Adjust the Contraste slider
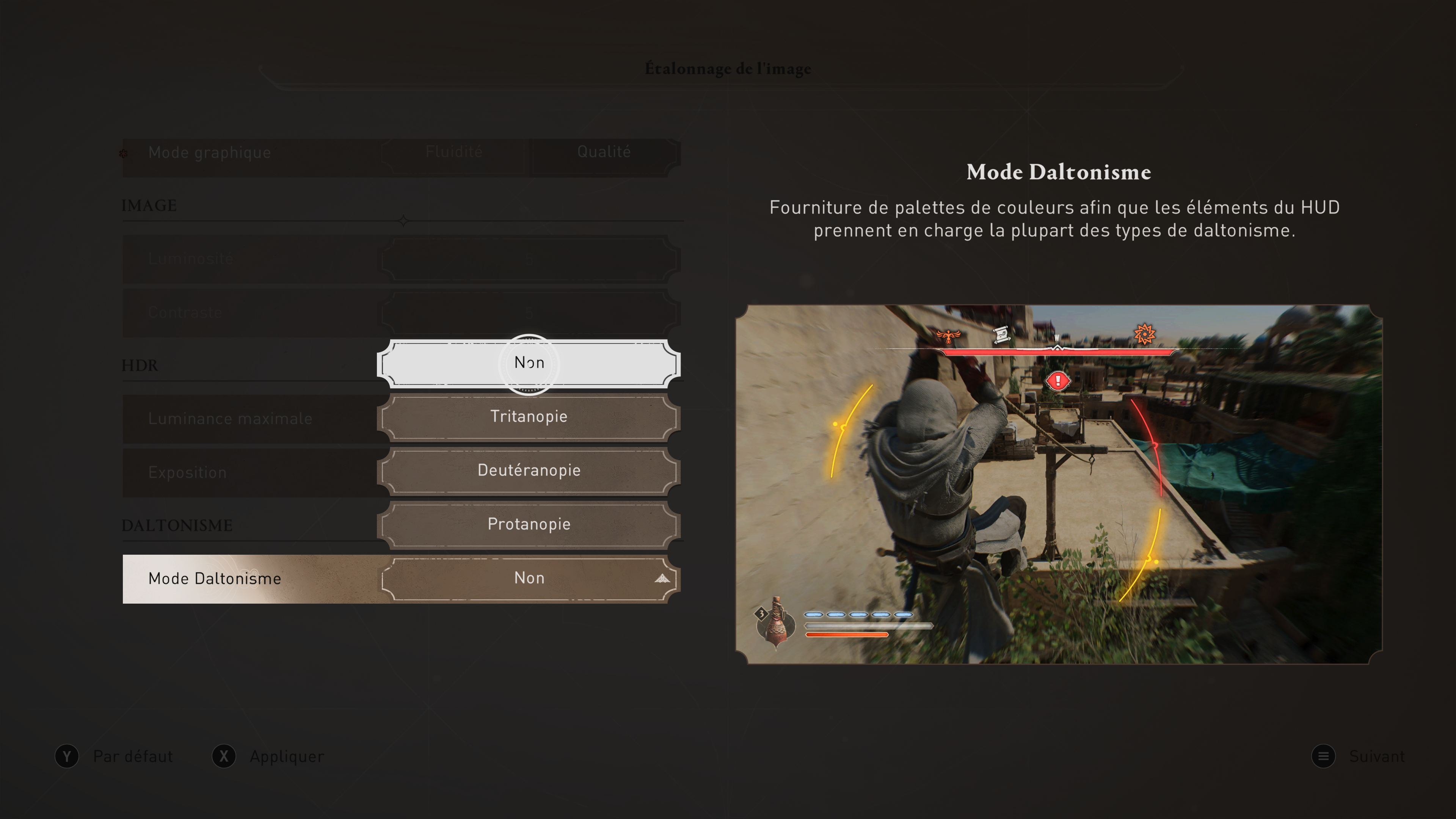The image size is (1456, 819). 529,312
